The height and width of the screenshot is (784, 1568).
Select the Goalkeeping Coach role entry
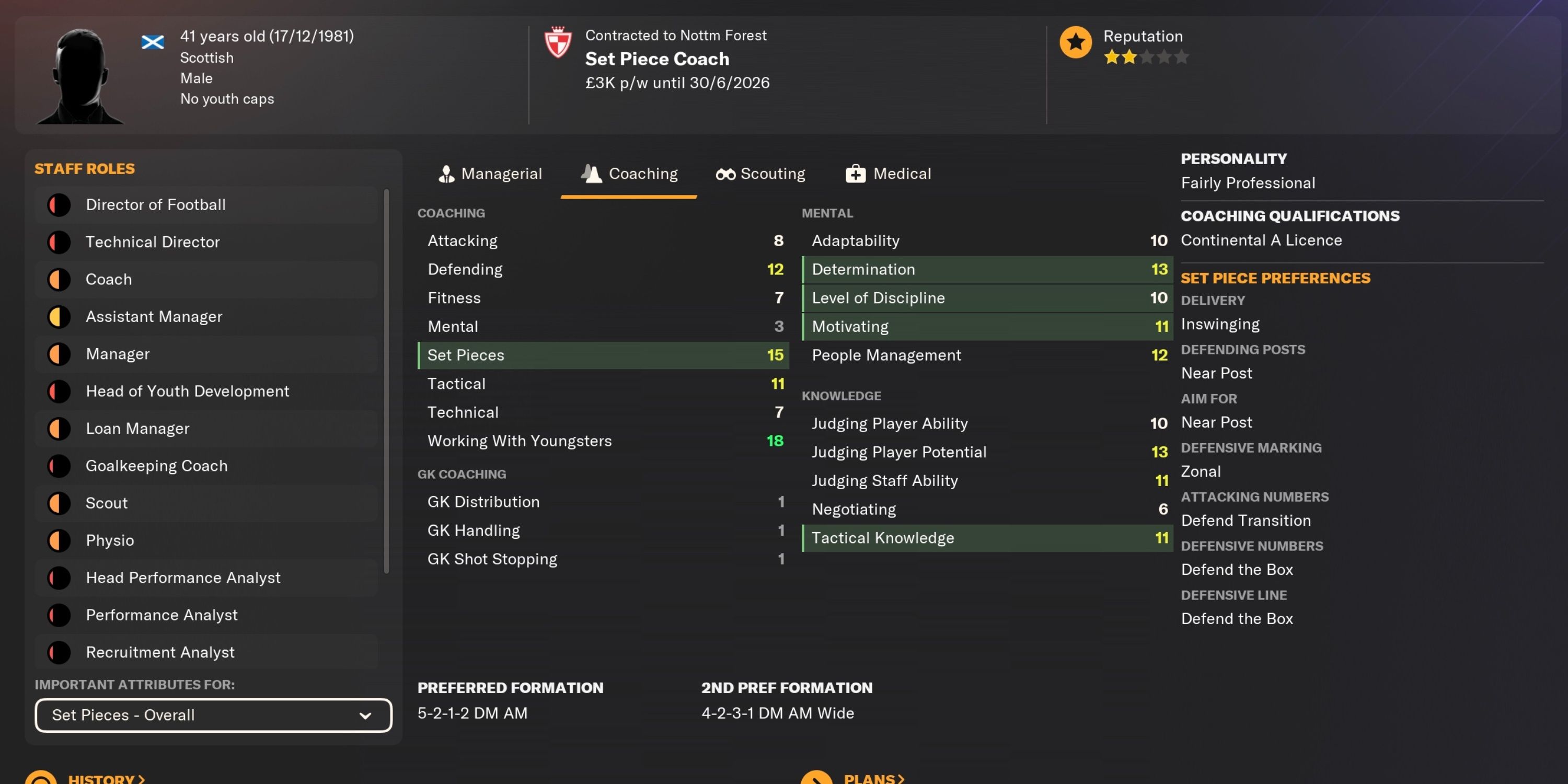pyautogui.click(x=156, y=466)
